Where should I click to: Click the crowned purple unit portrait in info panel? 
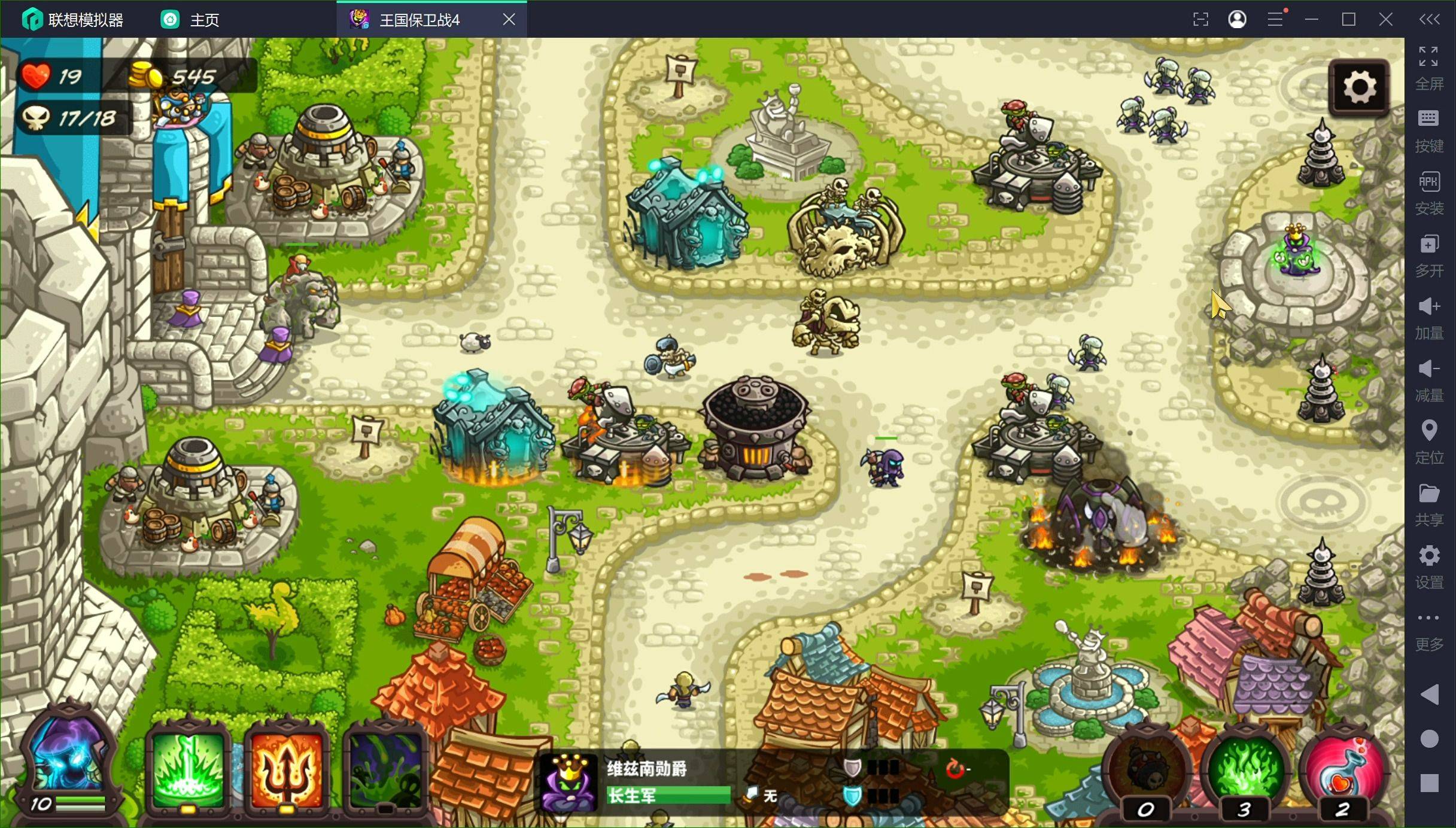coord(568,782)
